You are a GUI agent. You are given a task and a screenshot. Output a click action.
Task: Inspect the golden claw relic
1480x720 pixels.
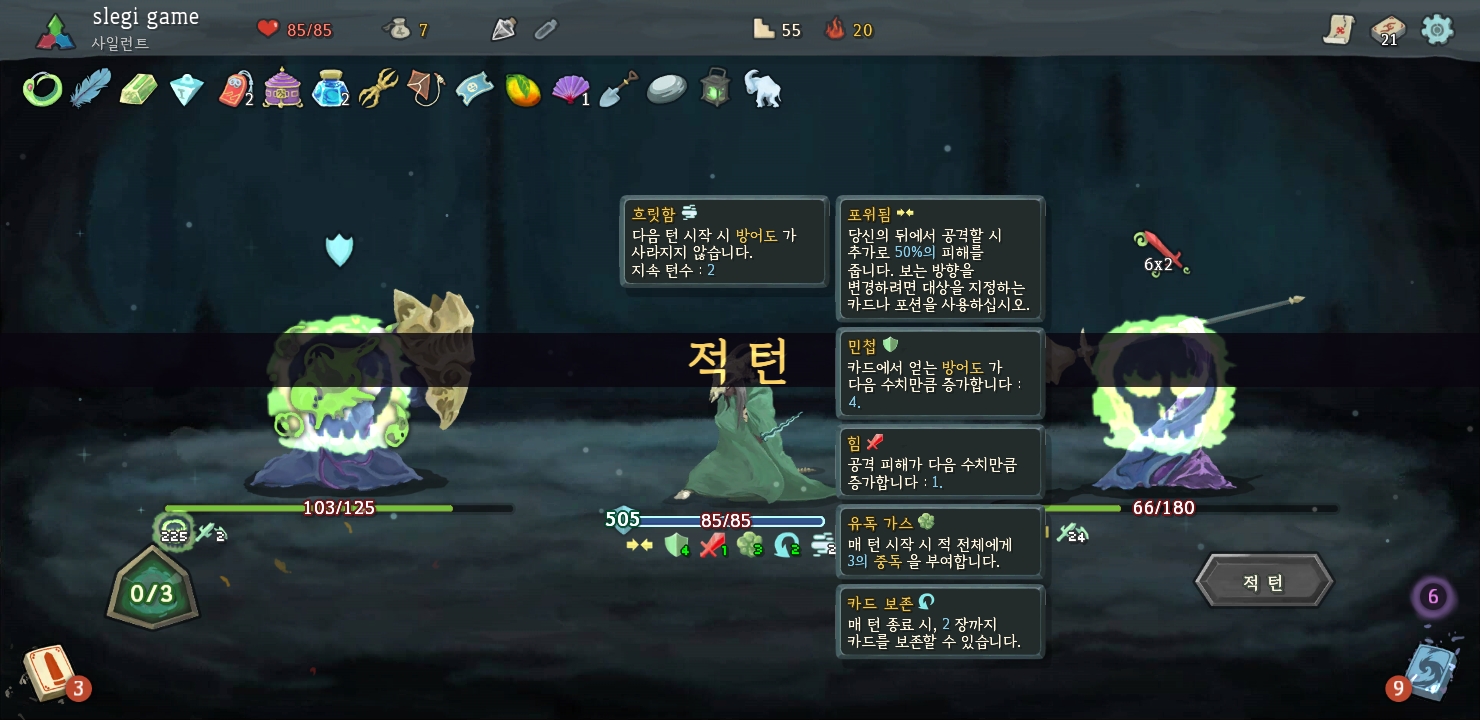click(379, 89)
